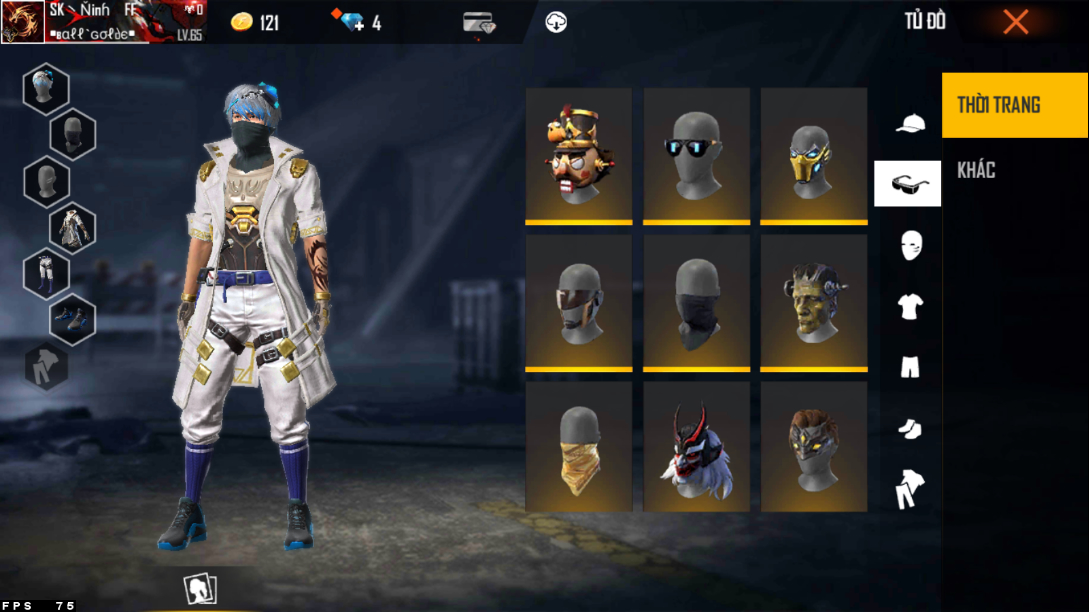This screenshot has width=1089, height=612.
Task: Select the equipped white coat slot
Action: (x=73, y=228)
